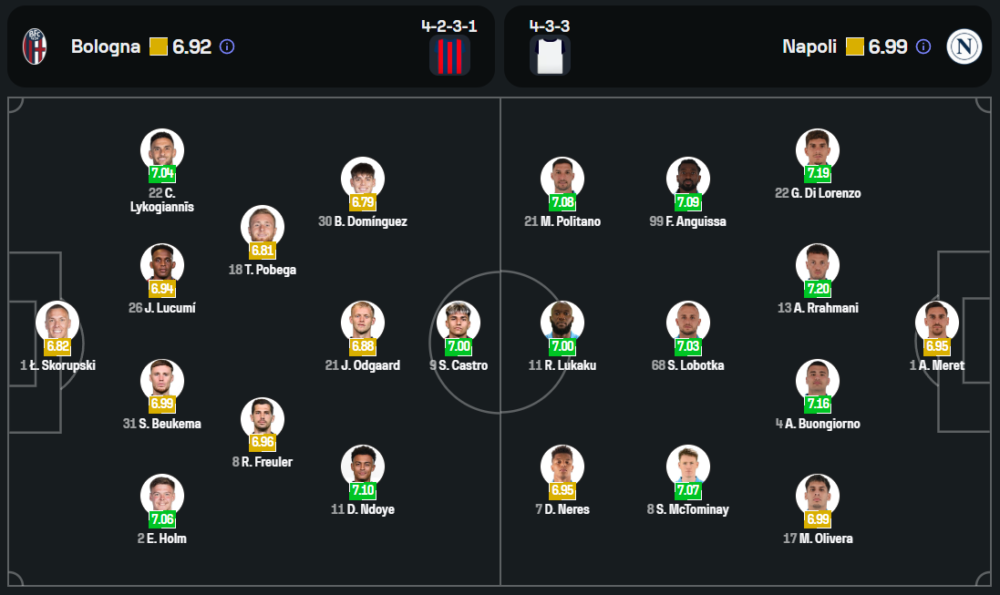Open D. Ndoye's player card
The image size is (1000, 595).
362,467
